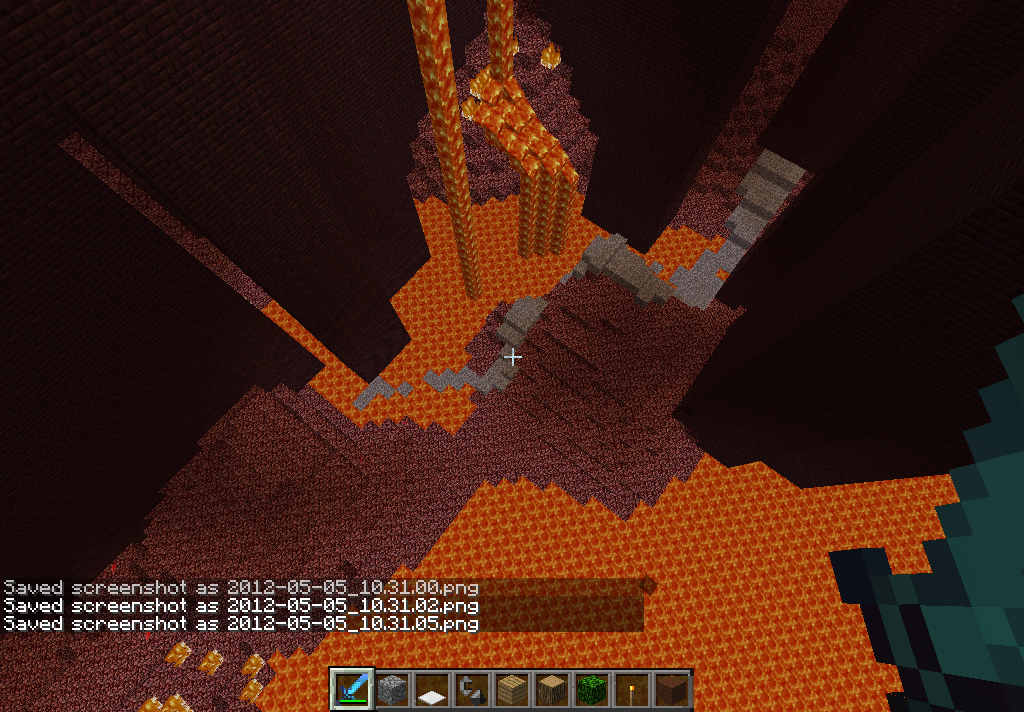Select the diamond sword hotbar slot
The image size is (1024, 712).
point(352,690)
